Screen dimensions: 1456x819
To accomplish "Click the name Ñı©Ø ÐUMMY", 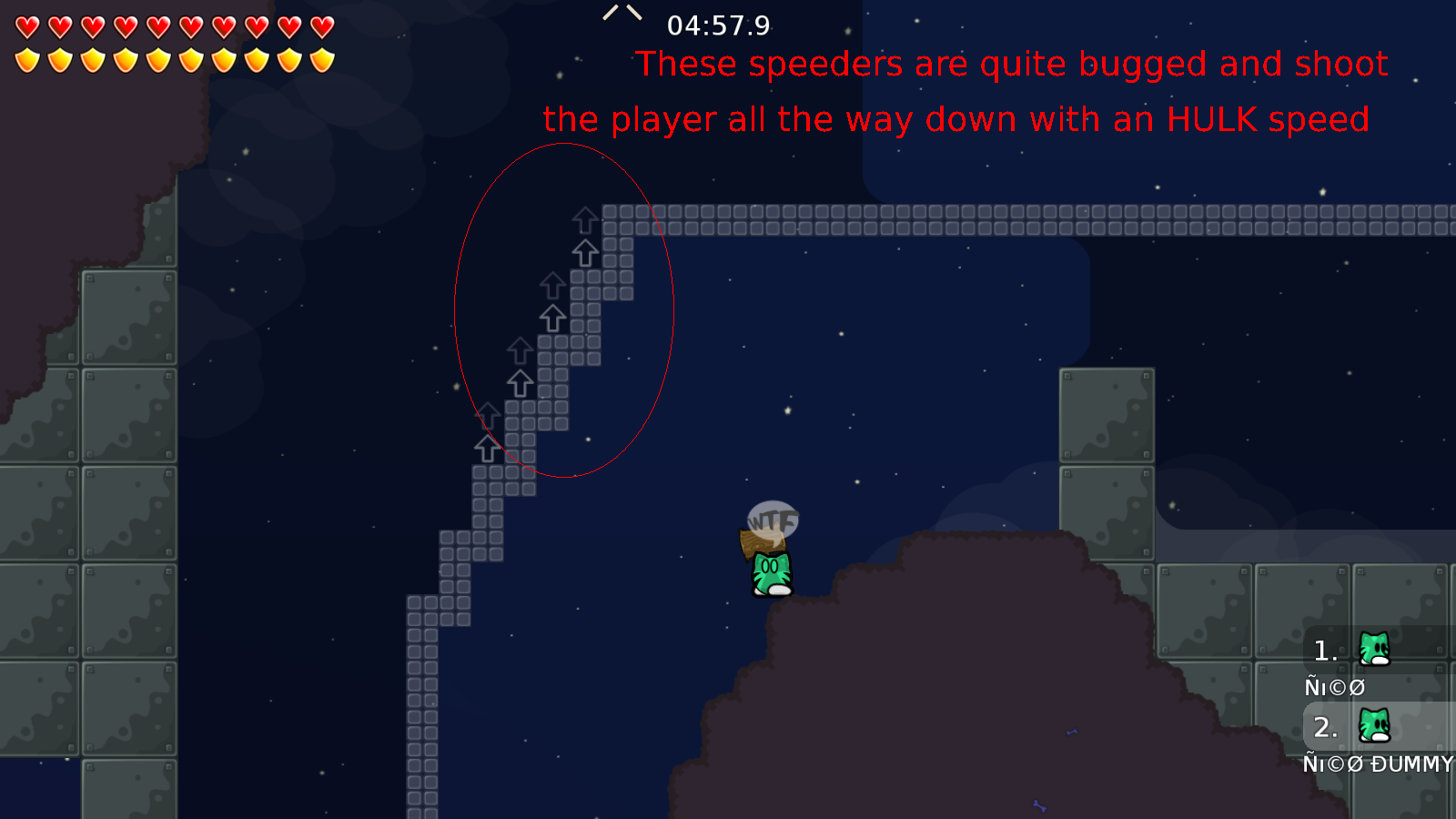I will [x=1378, y=764].
